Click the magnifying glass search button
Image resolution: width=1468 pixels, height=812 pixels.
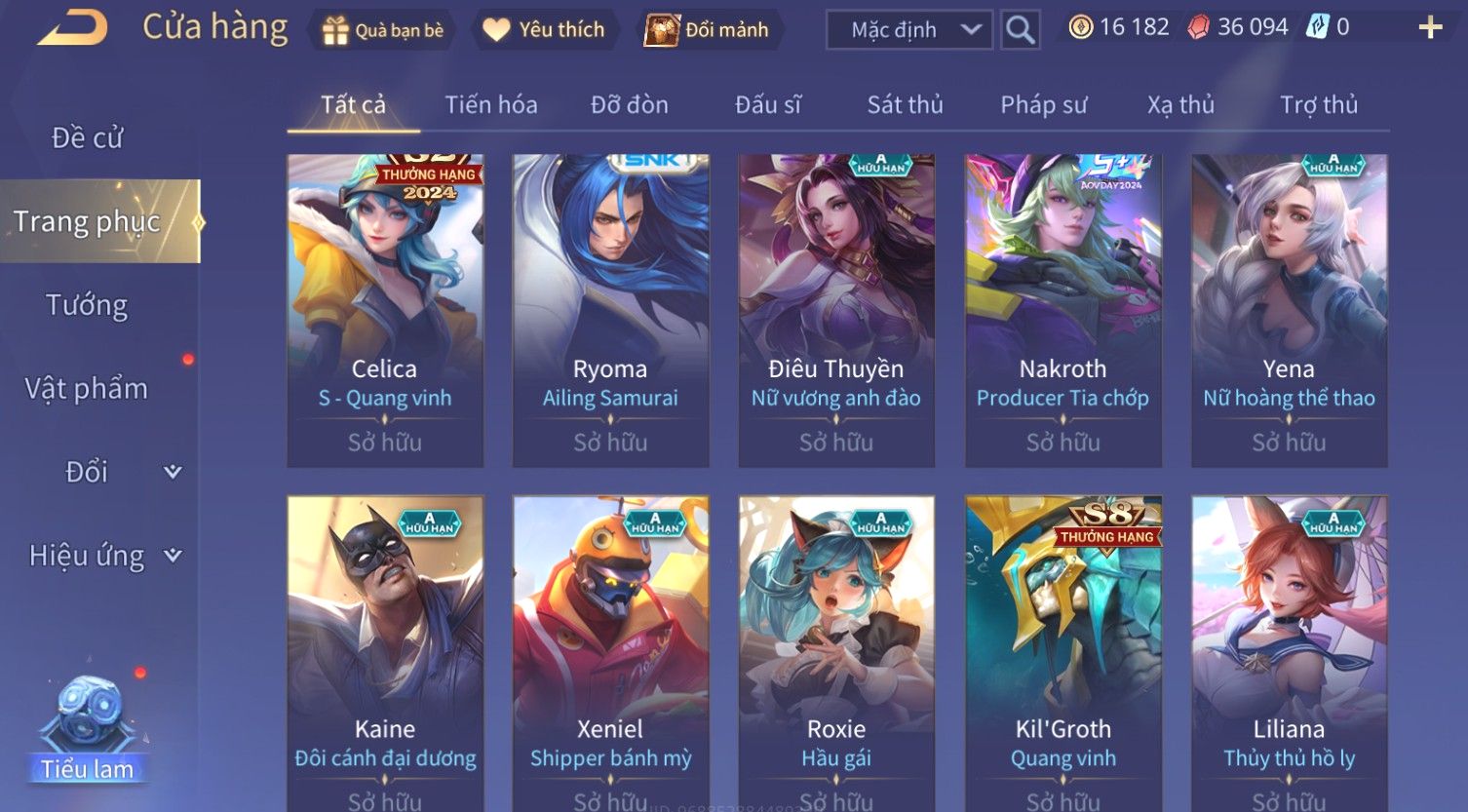[x=1020, y=30]
